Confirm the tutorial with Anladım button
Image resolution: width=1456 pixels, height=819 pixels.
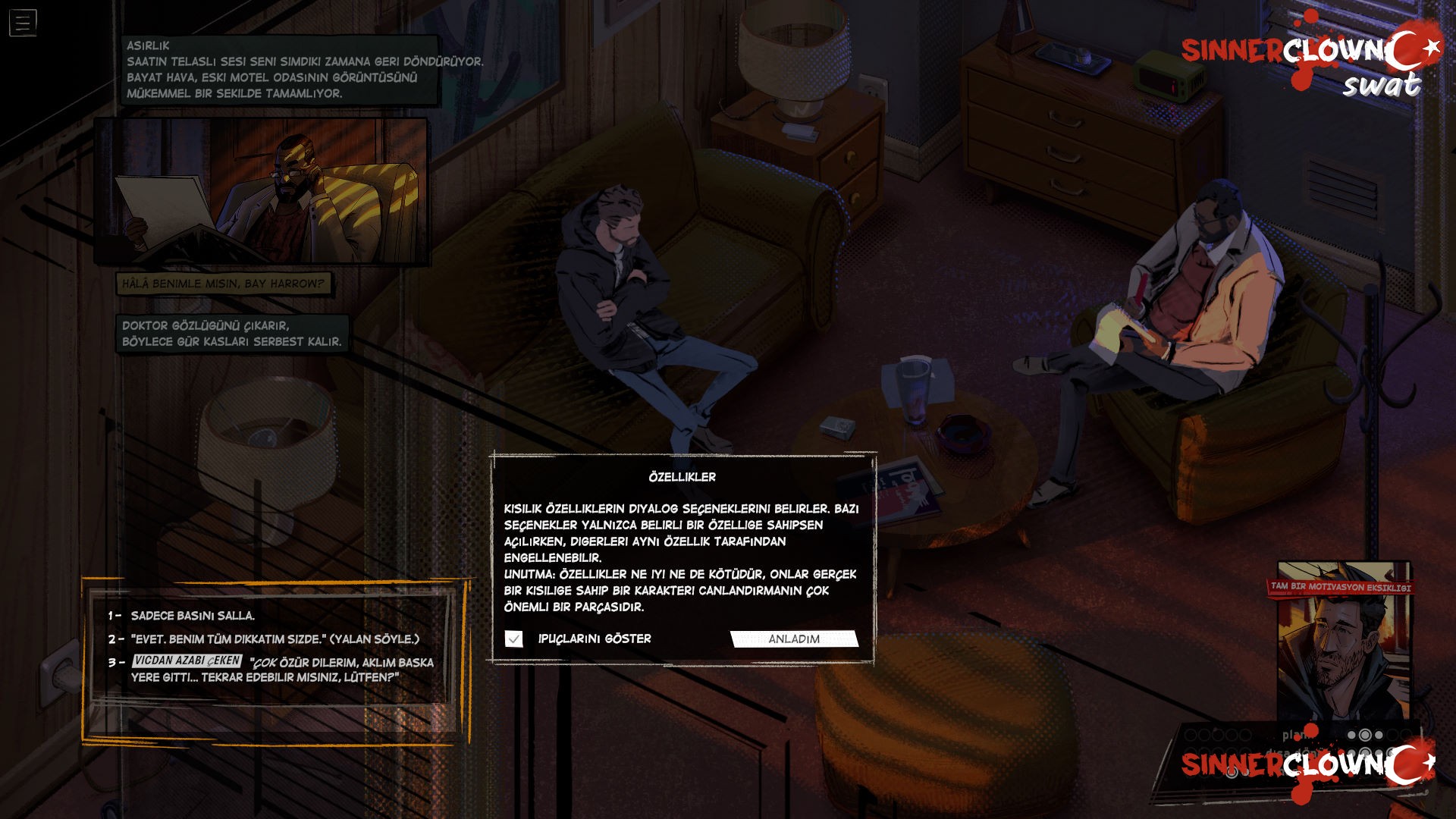tap(794, 639)
